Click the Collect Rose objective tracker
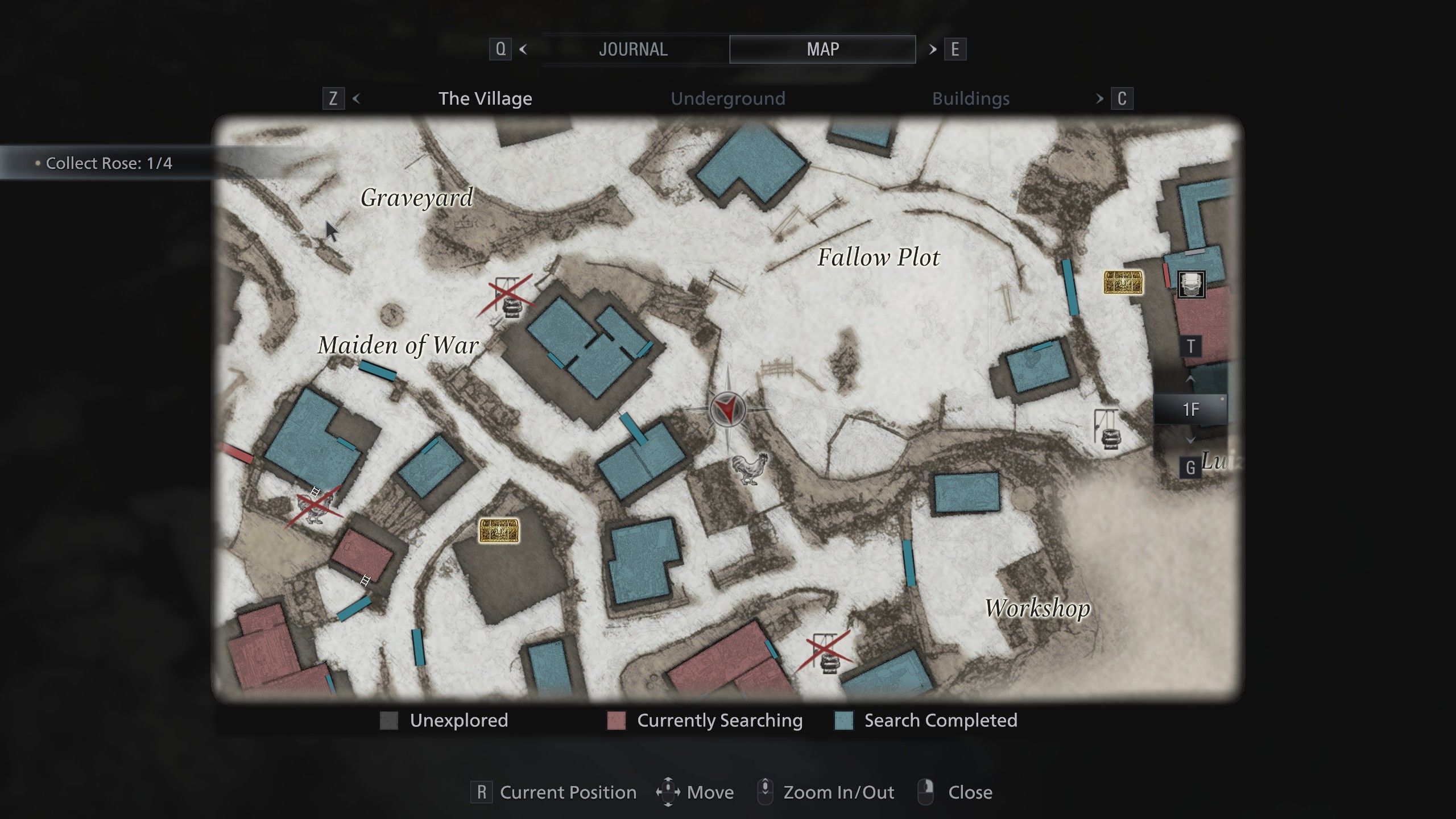The height and width of the screenshot is (819, 1456). (108, 163)
